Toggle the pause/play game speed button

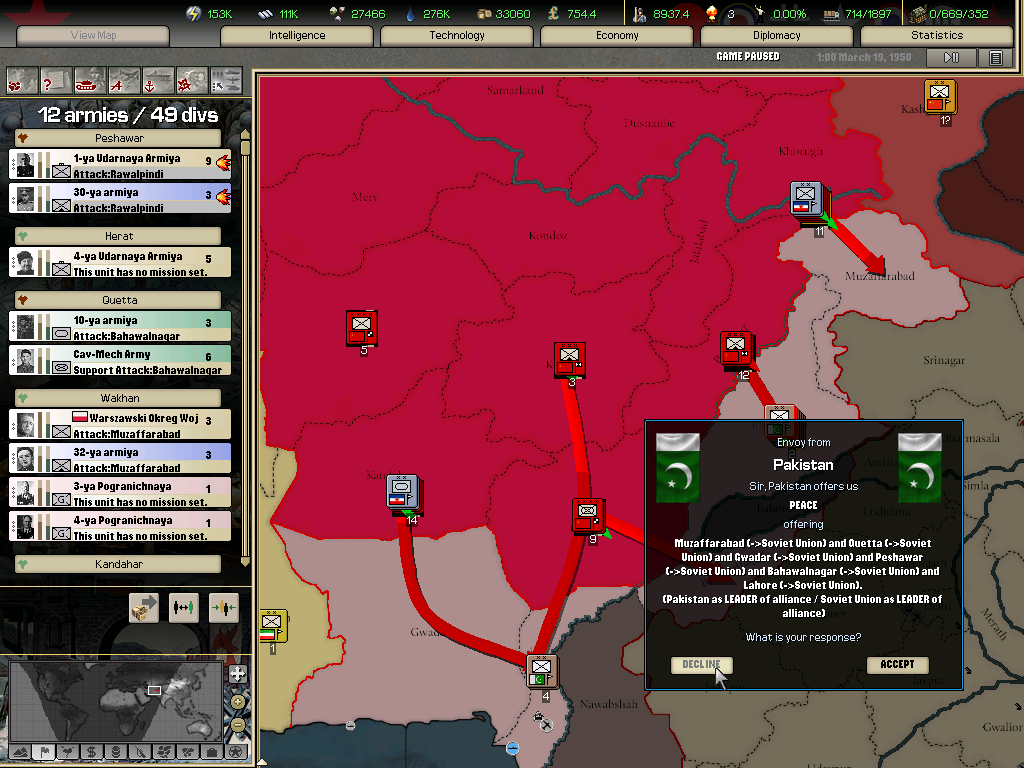pos(952,58)
